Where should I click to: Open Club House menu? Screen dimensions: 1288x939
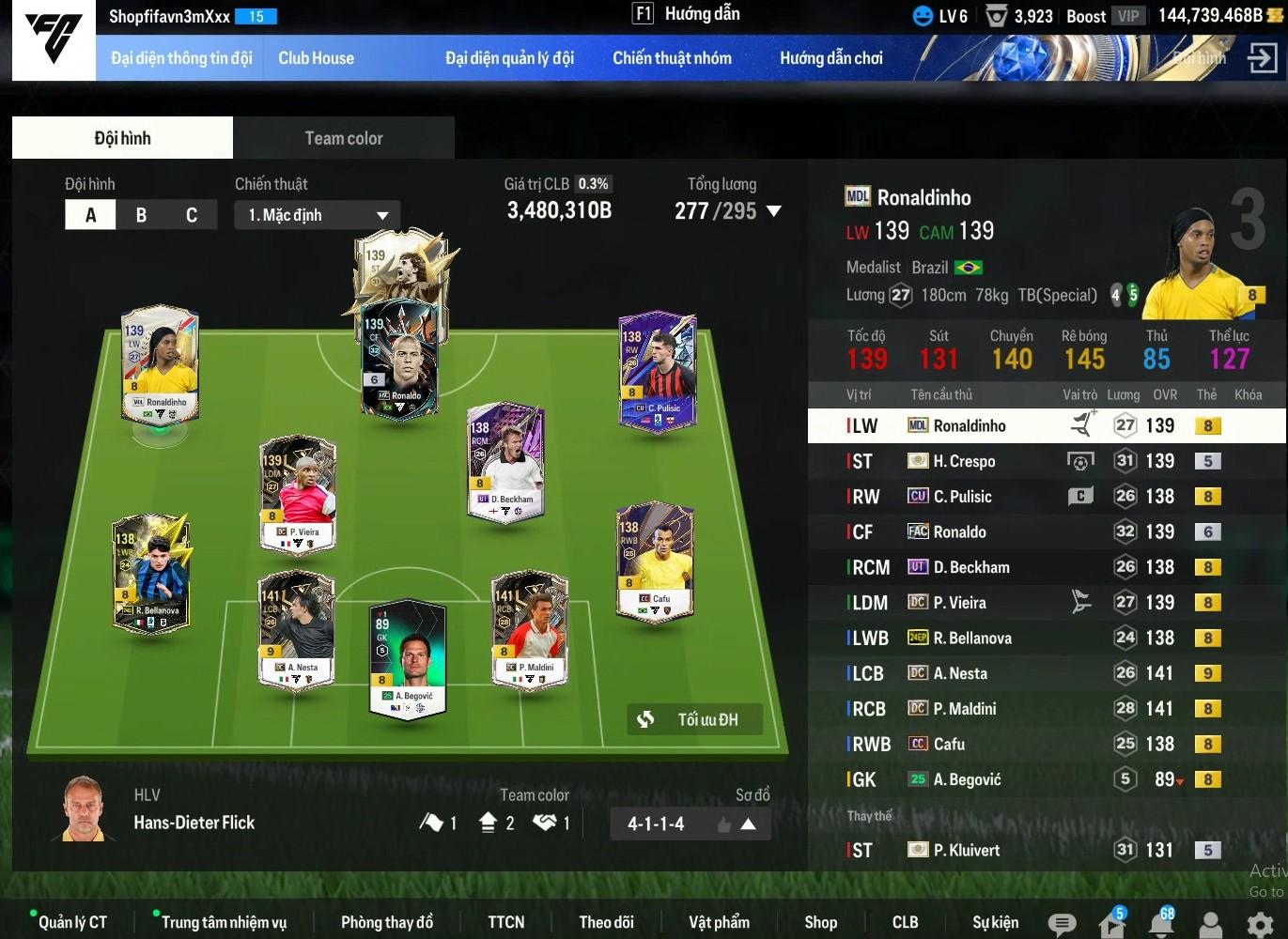(x=316, y=58)
